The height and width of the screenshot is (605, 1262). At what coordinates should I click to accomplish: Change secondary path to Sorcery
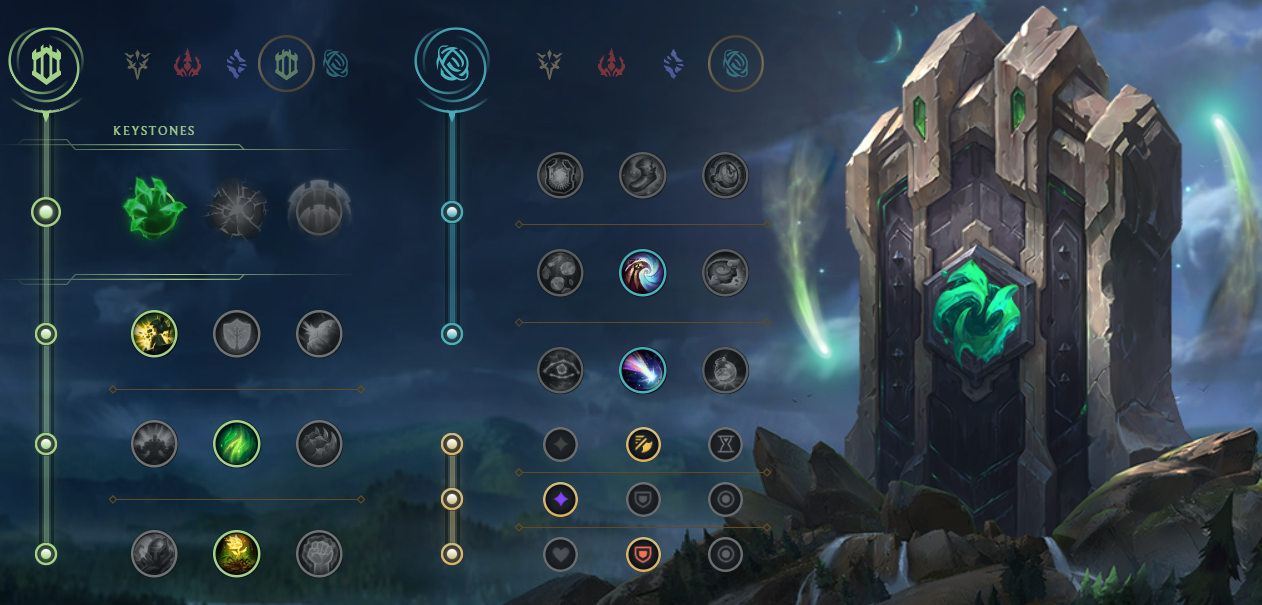pos(675,65)
